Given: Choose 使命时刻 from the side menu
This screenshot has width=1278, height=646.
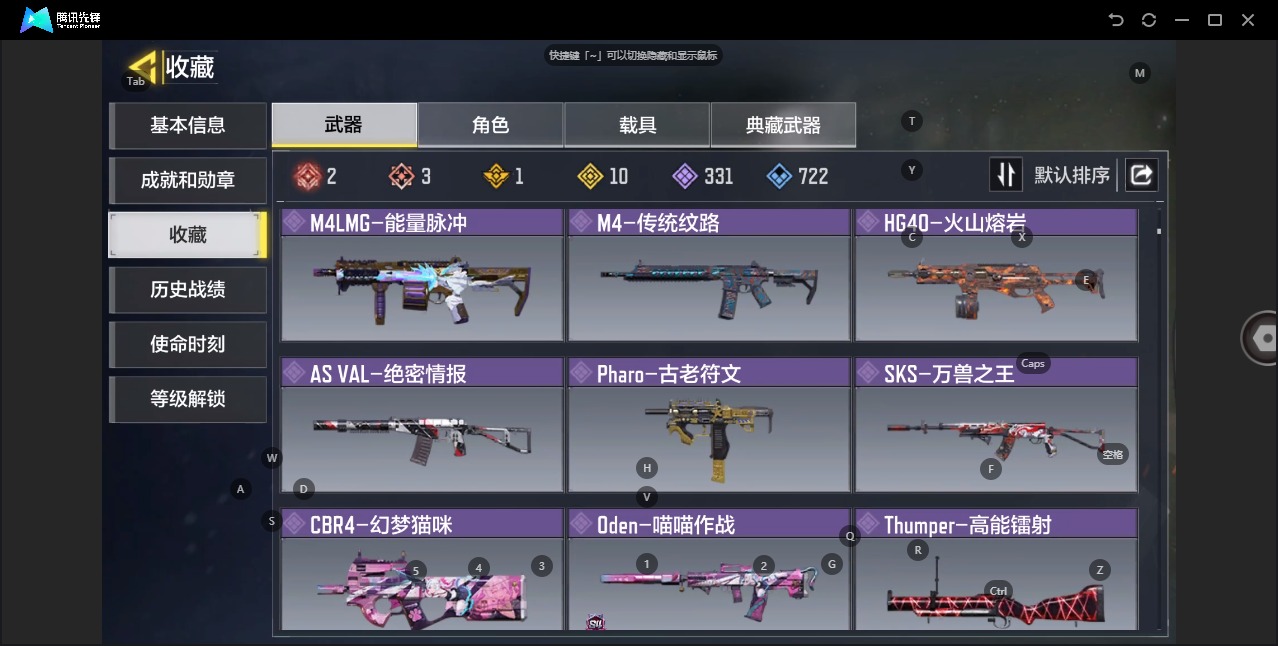Looking at the screenshot, I should tap(188, 344).
